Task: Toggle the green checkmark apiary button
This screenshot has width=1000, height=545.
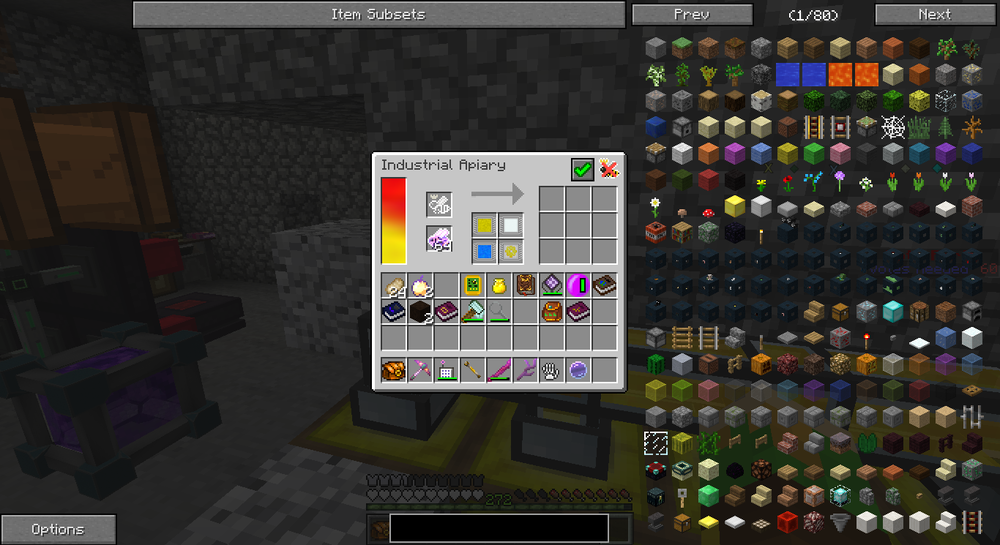Action: (582, 170)
